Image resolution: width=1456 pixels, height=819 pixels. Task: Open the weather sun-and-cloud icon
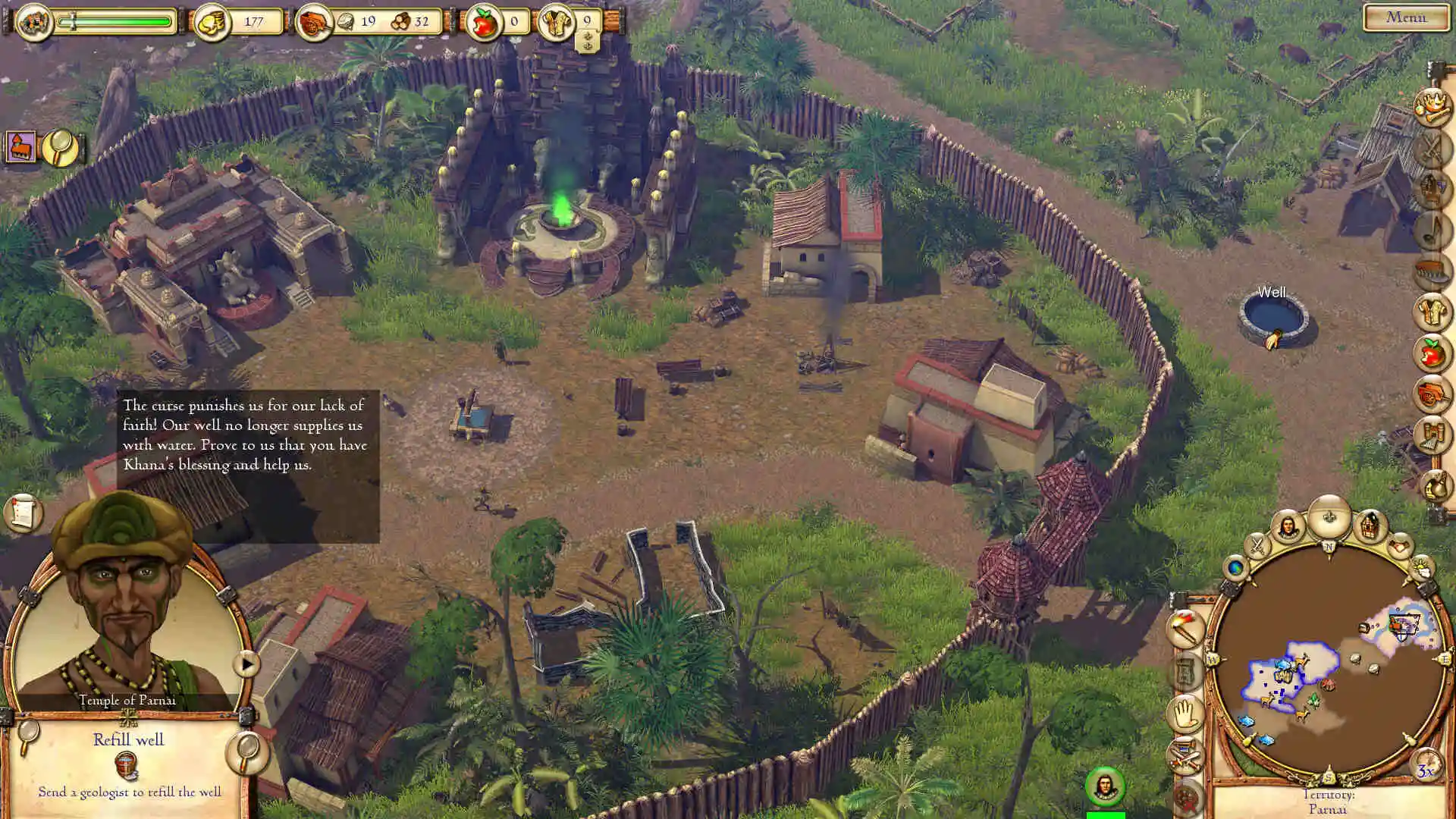click(x=1422, y=568)
